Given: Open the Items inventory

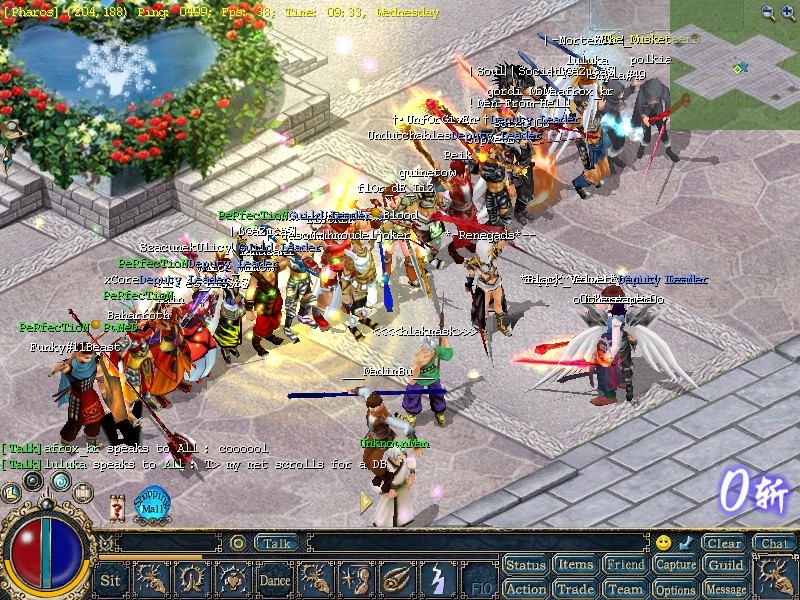Looking at the screenshot, I should coord(575,565).
